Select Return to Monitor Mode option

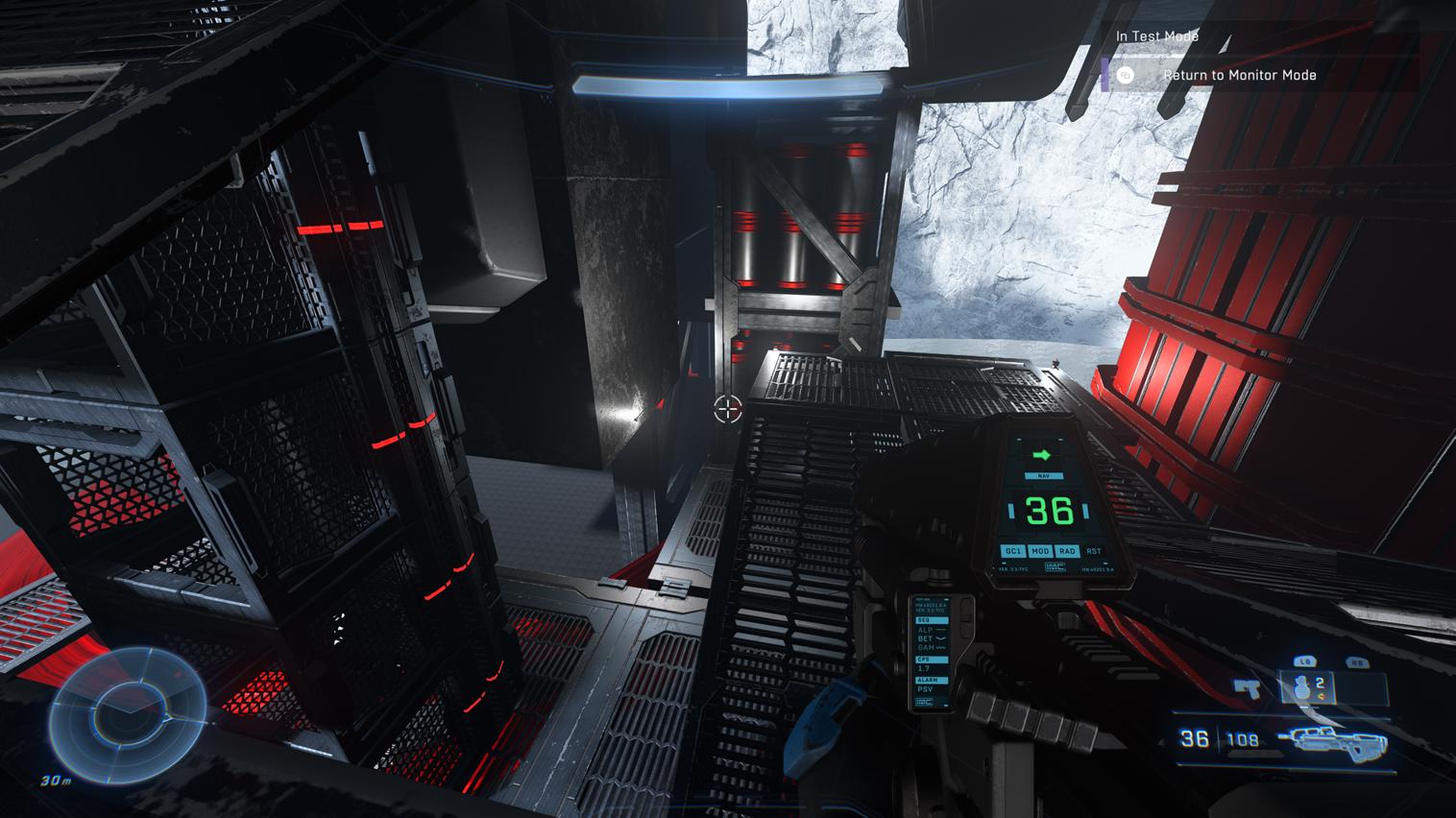pyautogui.click(x=1239, y=75)
